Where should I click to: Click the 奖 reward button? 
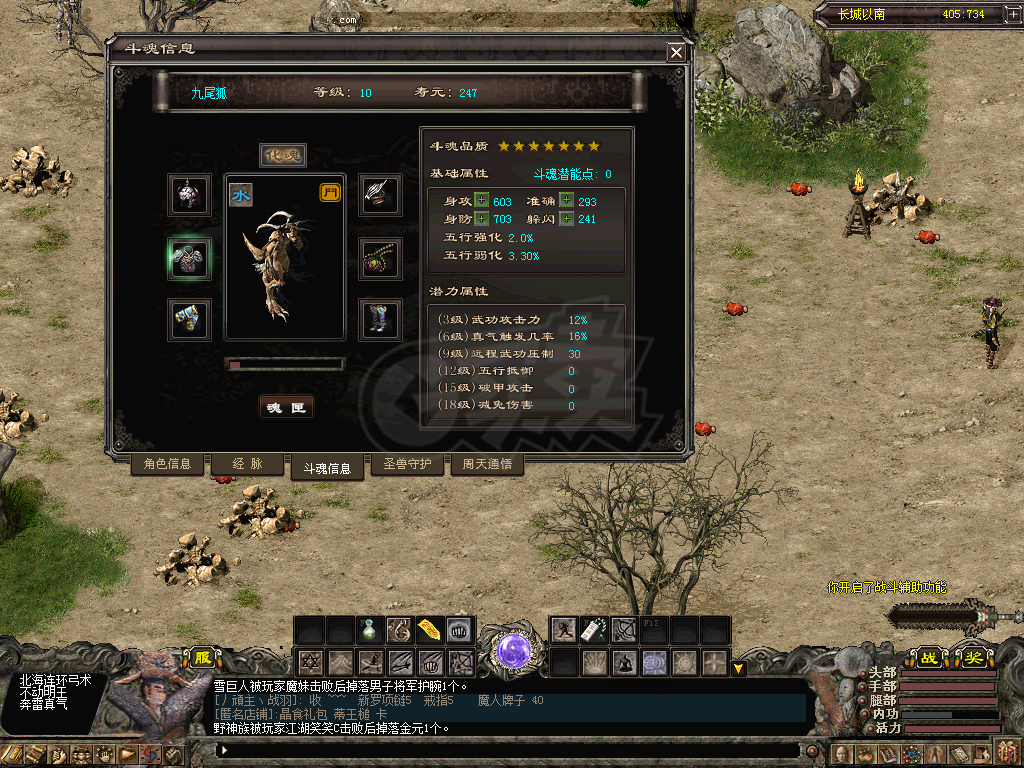click(973, 657)
